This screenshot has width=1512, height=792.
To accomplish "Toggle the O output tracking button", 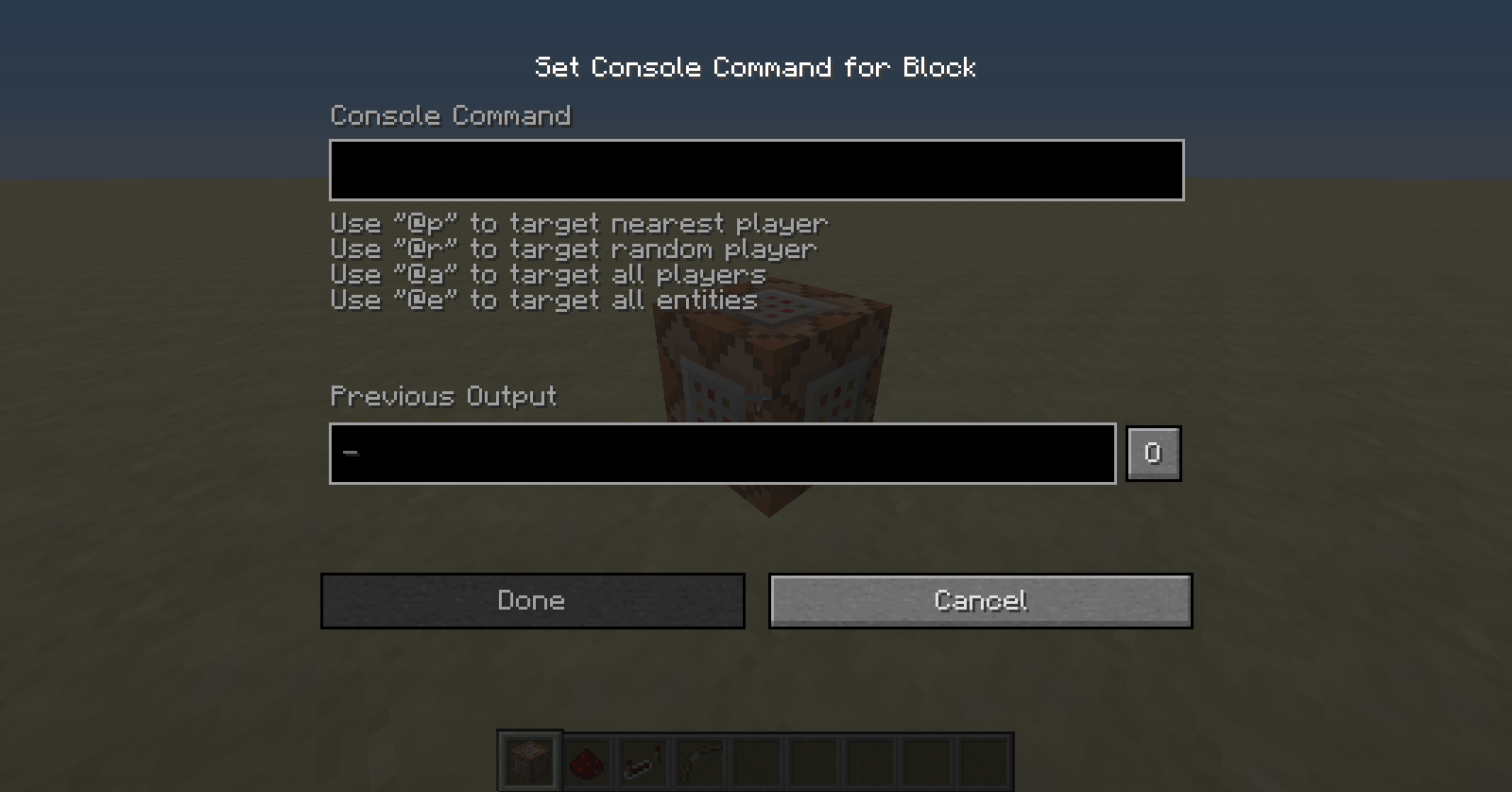I will pos(1153,453).
